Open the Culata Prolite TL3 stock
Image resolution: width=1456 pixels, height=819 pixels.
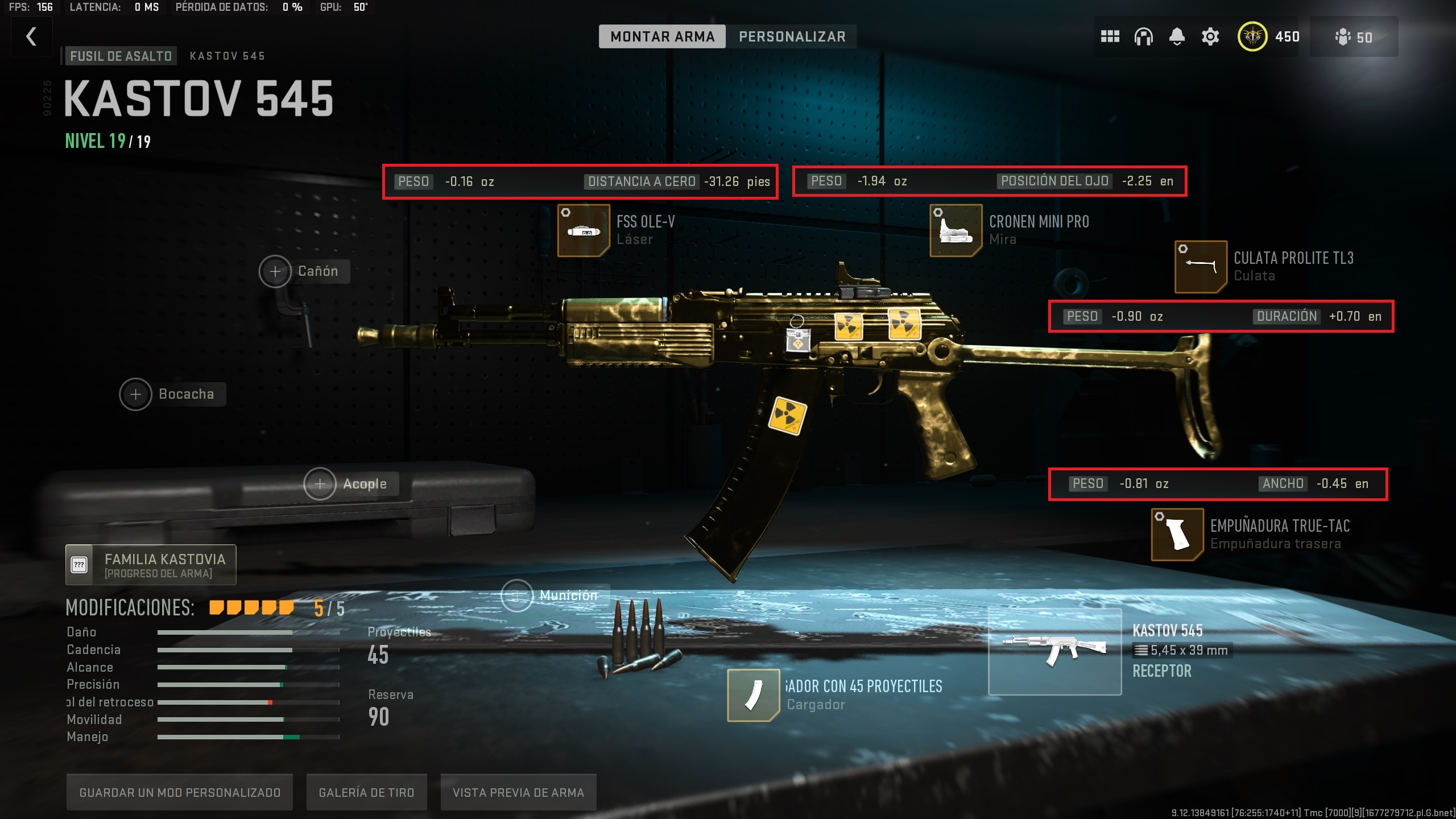pyautogui.click(x=1202, y=267)
